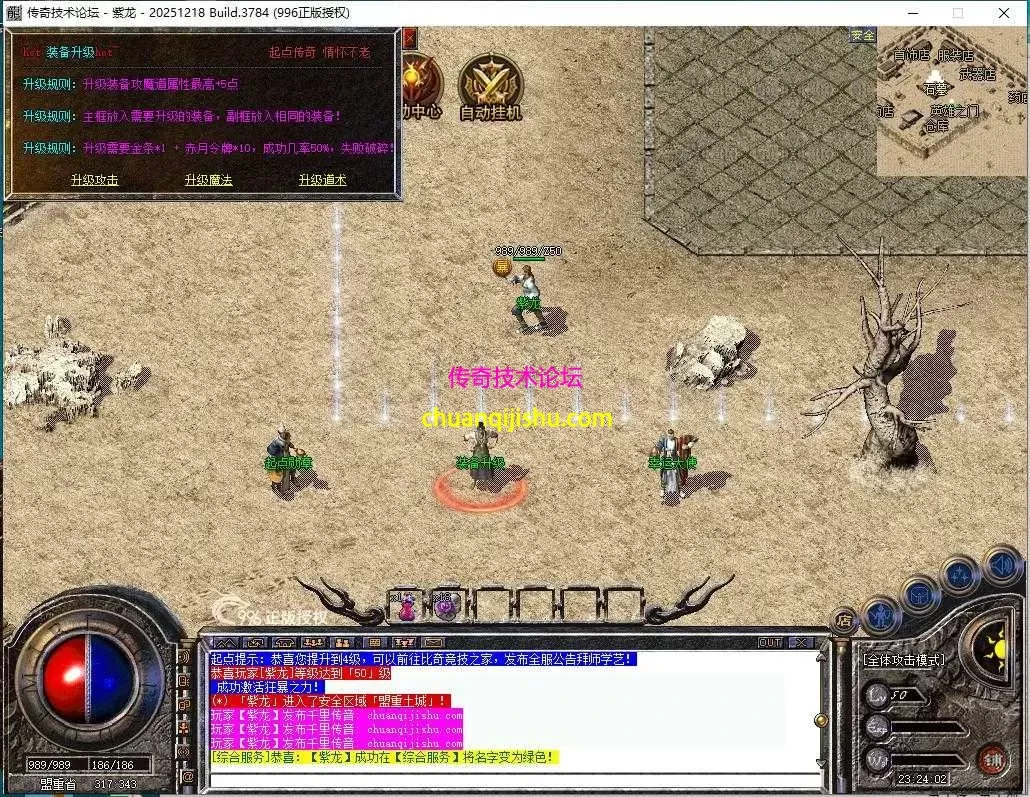
Task: Toggle sound with the speaker icon
Action: tap(1001, 564)
